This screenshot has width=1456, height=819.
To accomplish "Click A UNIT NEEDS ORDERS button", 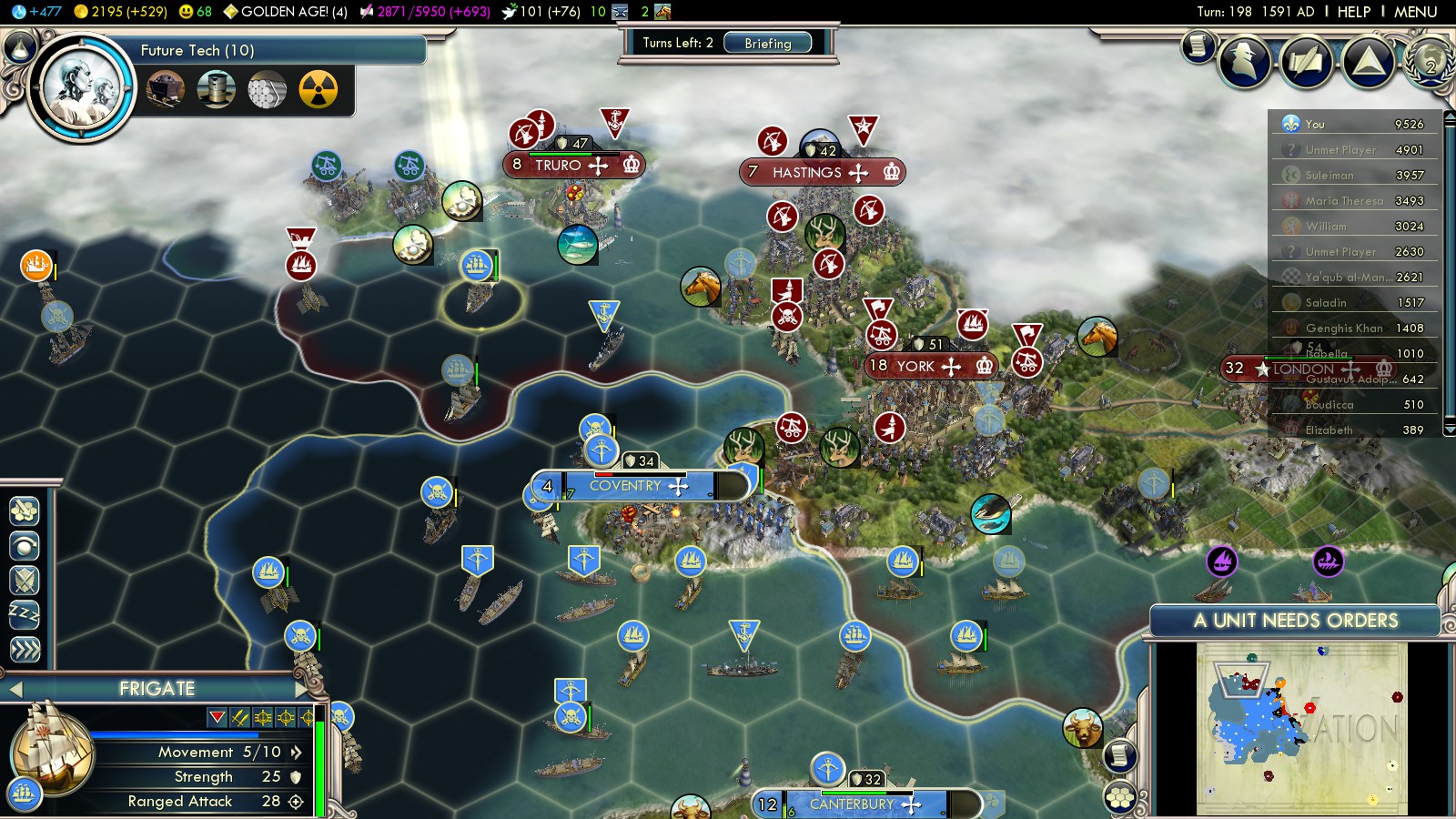I will tap(1294, 621).
